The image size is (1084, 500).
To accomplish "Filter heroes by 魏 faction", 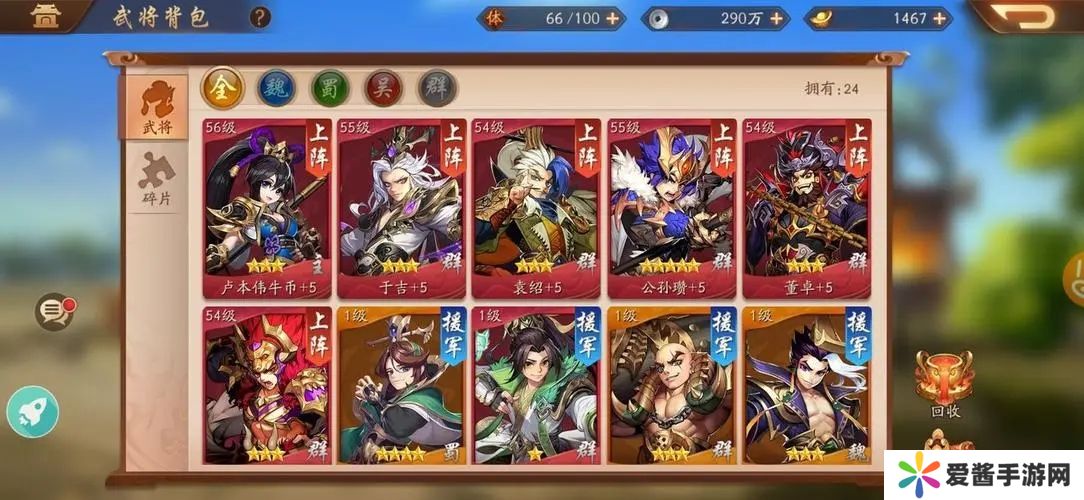I will tap(277, 88).
